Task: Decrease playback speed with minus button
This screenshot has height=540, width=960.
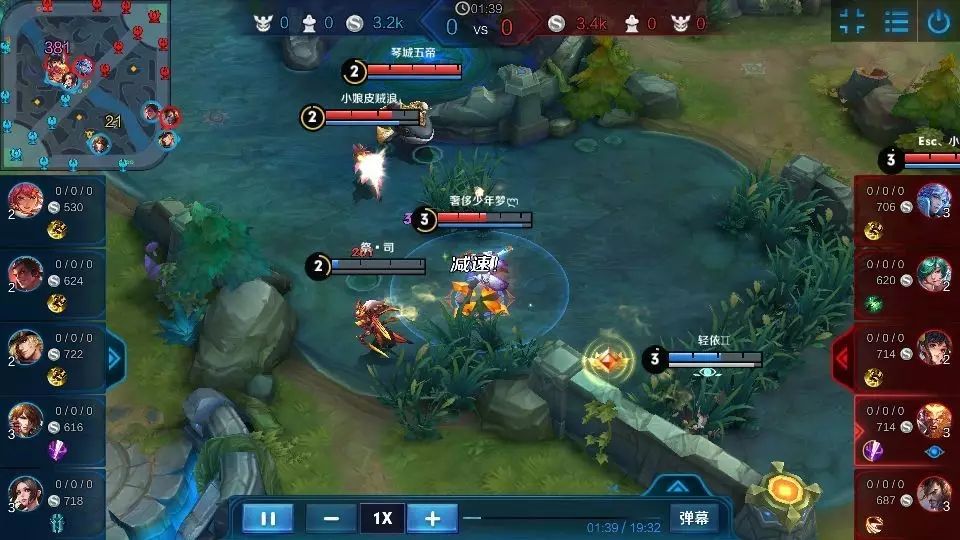Action: (x=331, y=519)
